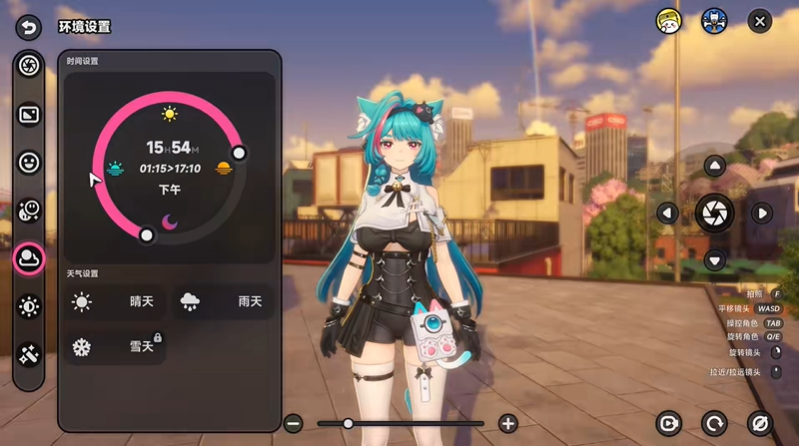This screenshot has width=799, height=446.
Task: Open the character pose tab
Action: (29, 210)
